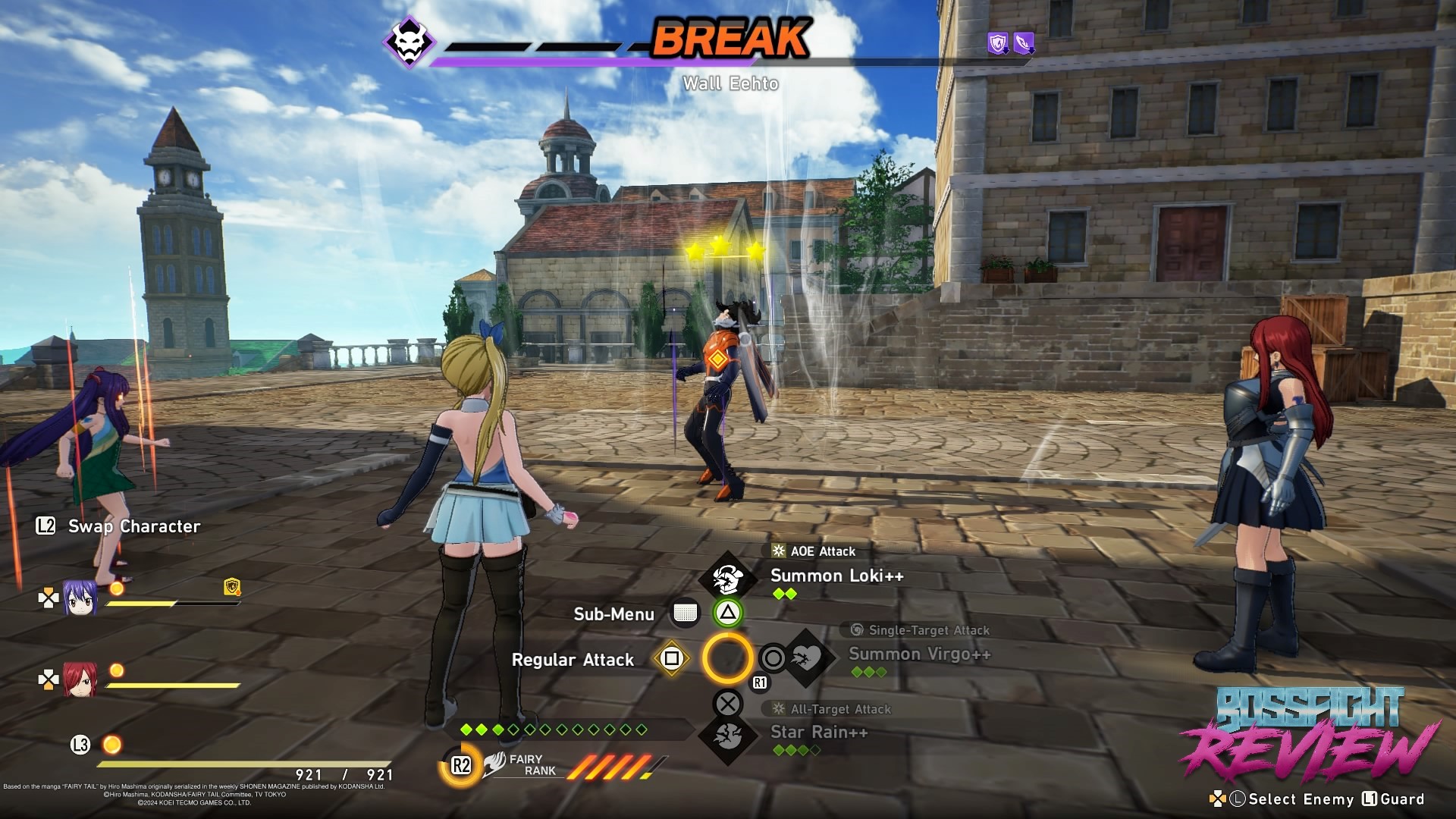
Task: Pick the Star Rain++ attack
Action: point(819,732)
